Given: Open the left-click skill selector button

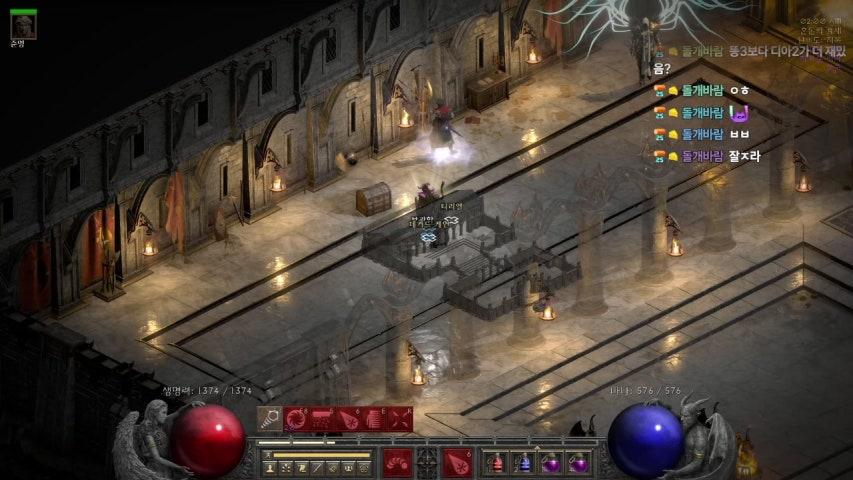Looking at the screenshot, I should [x=397, y=463].
